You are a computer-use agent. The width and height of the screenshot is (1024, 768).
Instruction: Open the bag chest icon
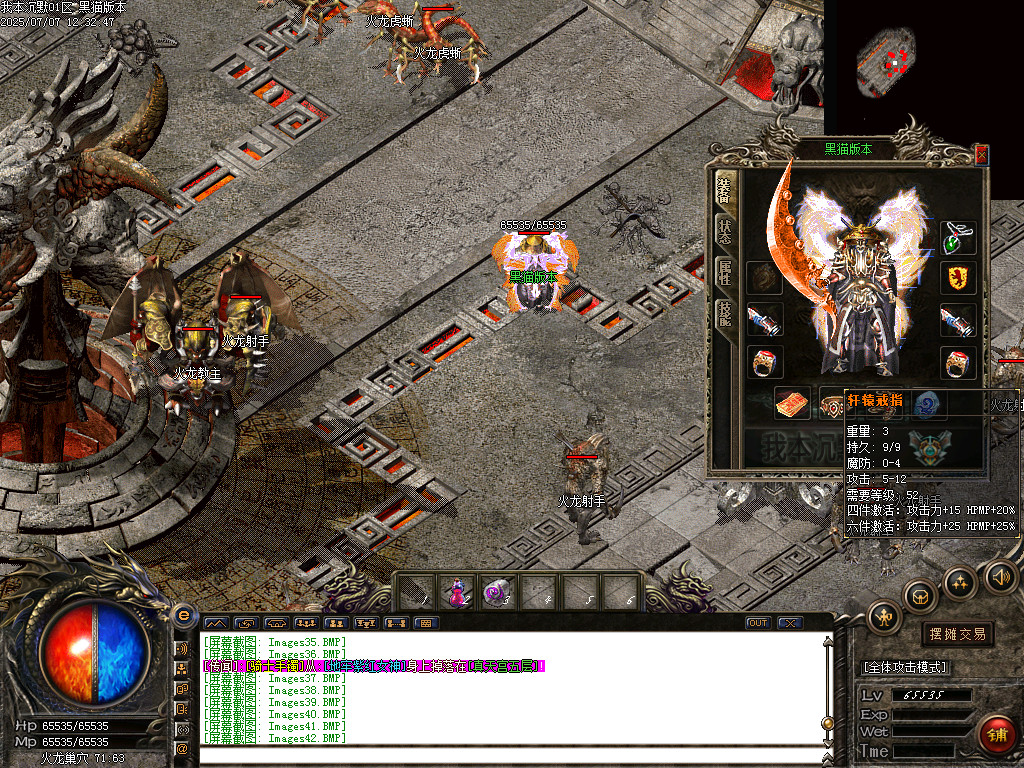click(x=920, y=596)
